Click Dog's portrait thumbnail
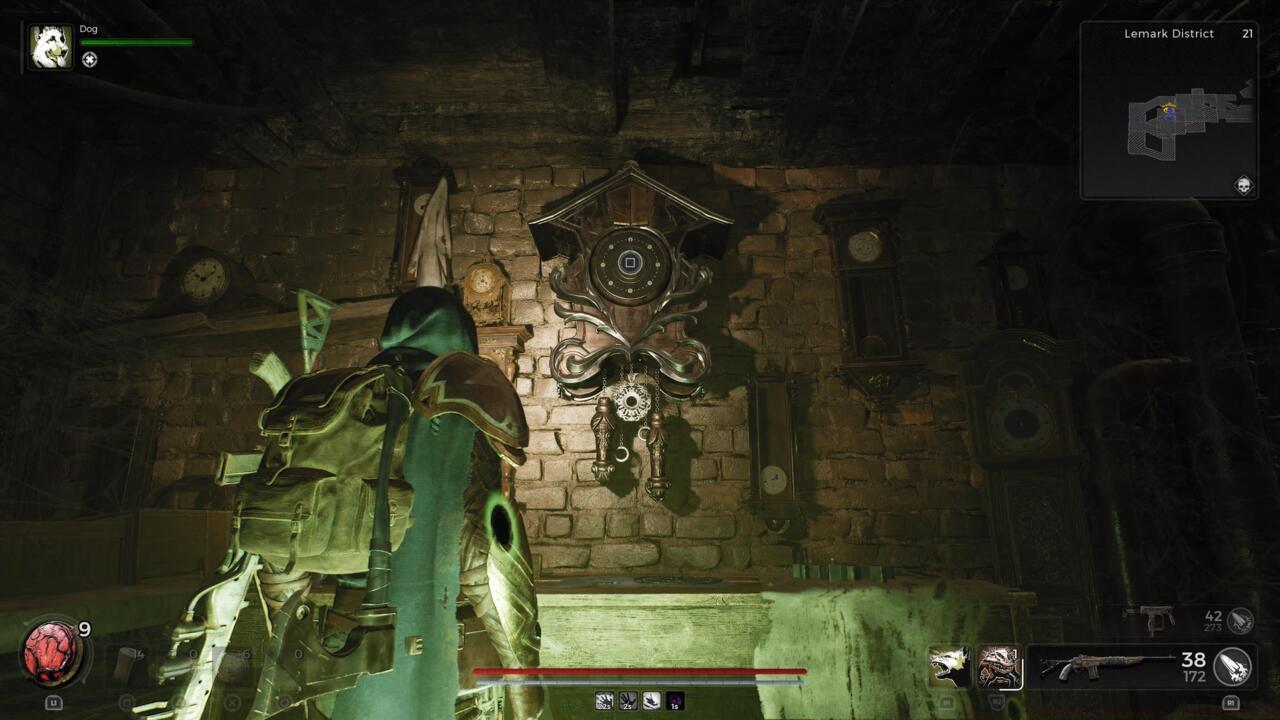The width and height of the screenshot is (1280, 720). (x=48, y=45)
